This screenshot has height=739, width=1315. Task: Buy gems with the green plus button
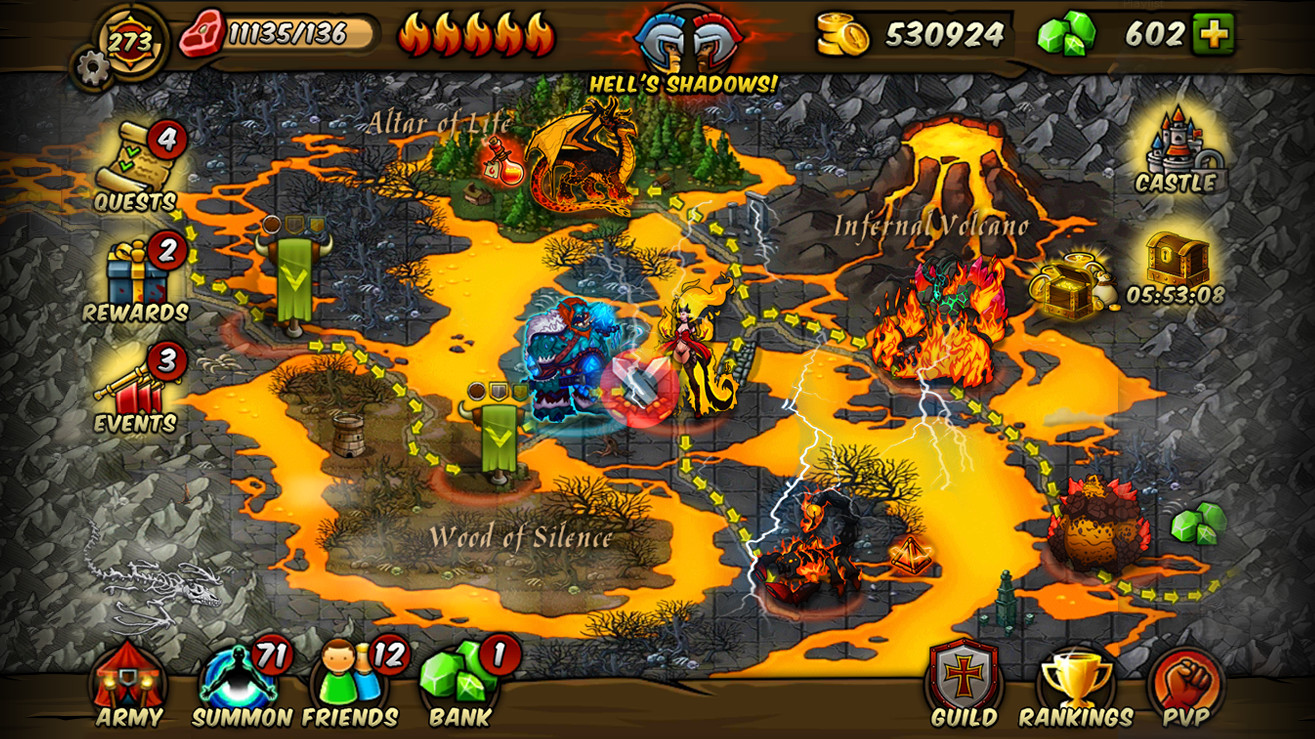point(1211,32)
